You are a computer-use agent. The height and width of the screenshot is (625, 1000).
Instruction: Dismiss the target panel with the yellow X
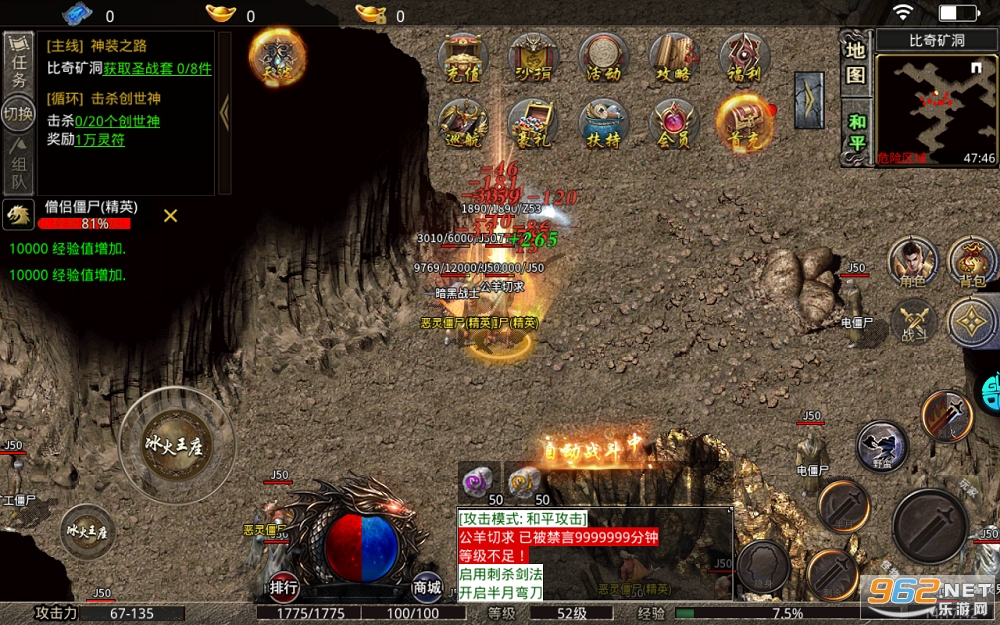tap(171, 215)
